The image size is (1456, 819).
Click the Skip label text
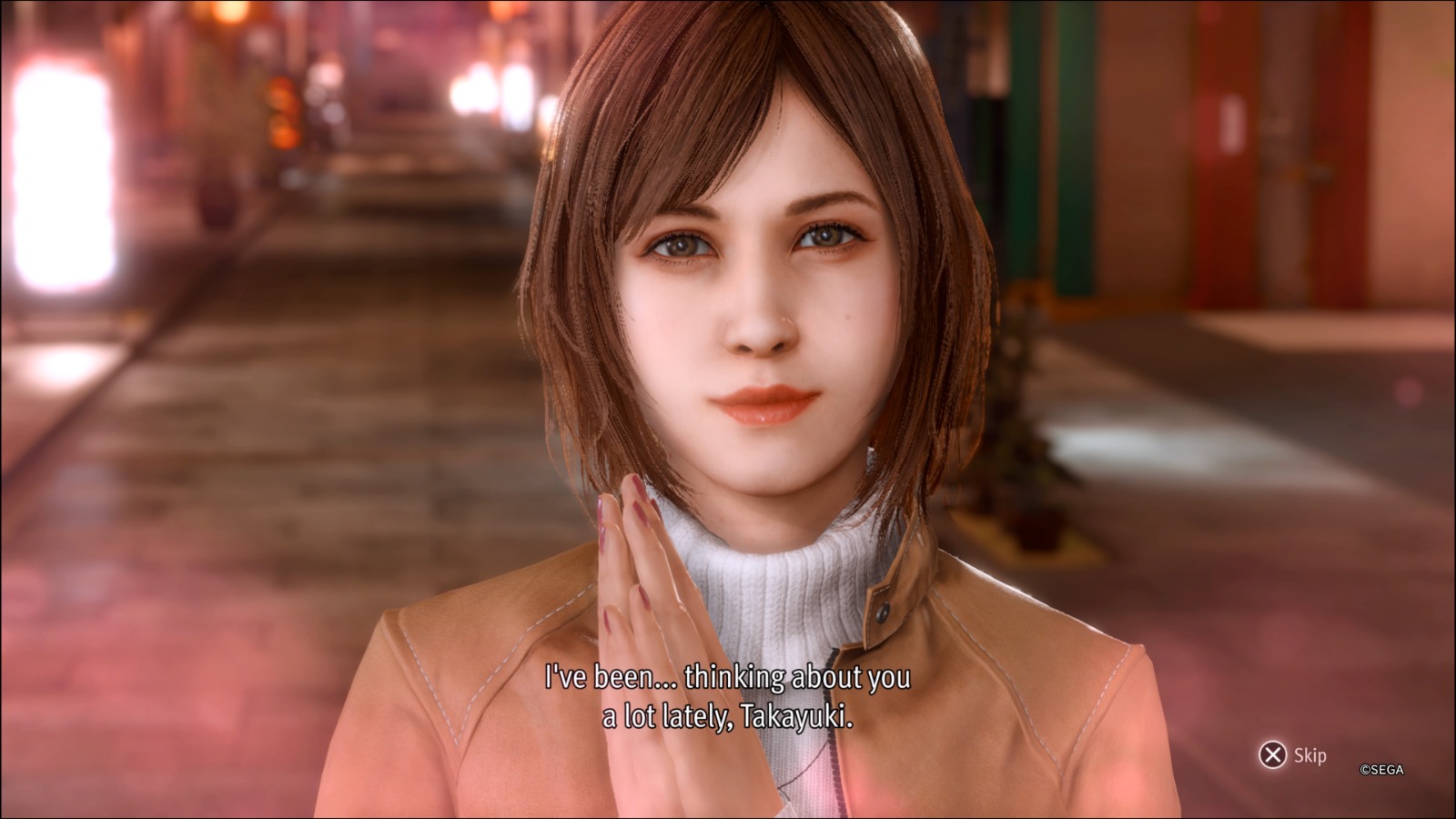(x=1310, y=755)
